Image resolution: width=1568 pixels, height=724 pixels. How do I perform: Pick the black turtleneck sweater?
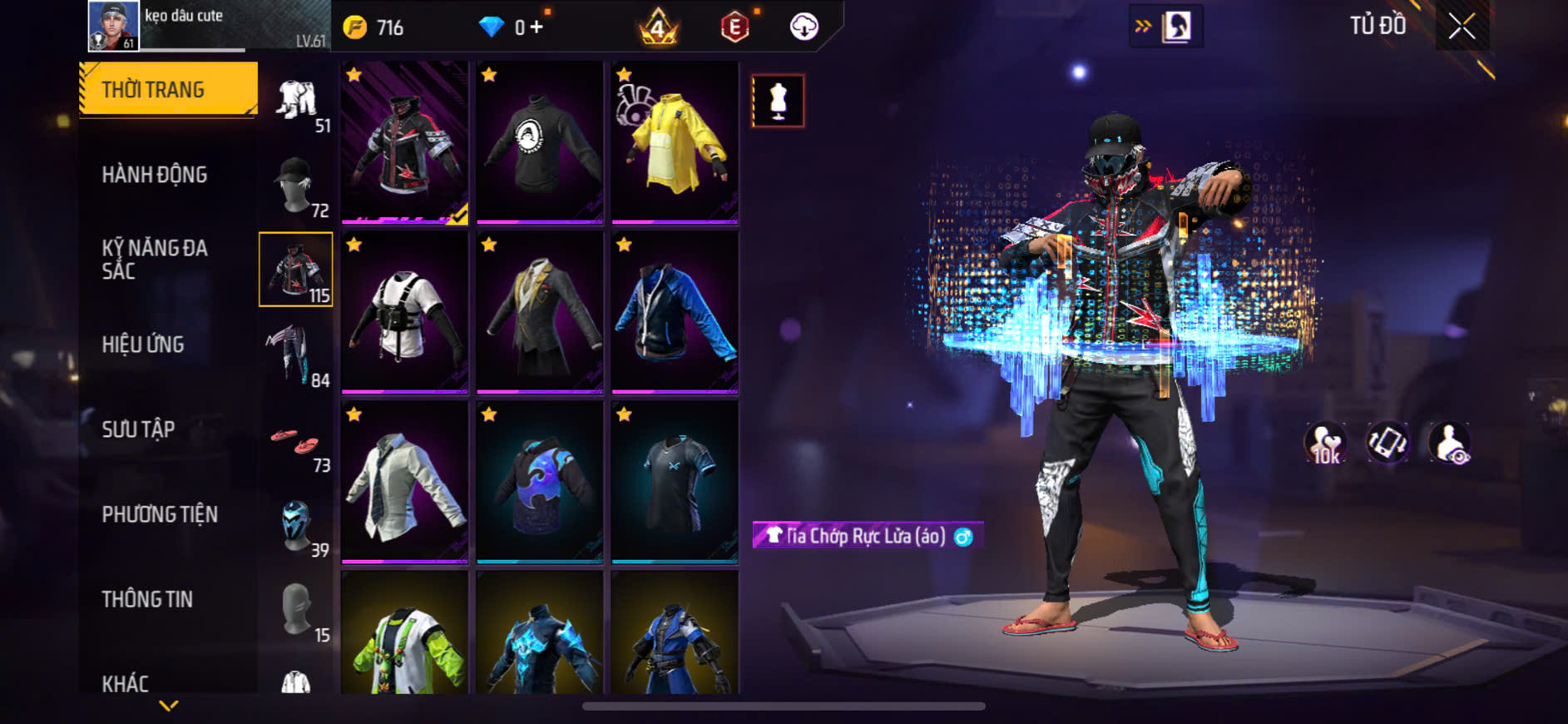540,142
